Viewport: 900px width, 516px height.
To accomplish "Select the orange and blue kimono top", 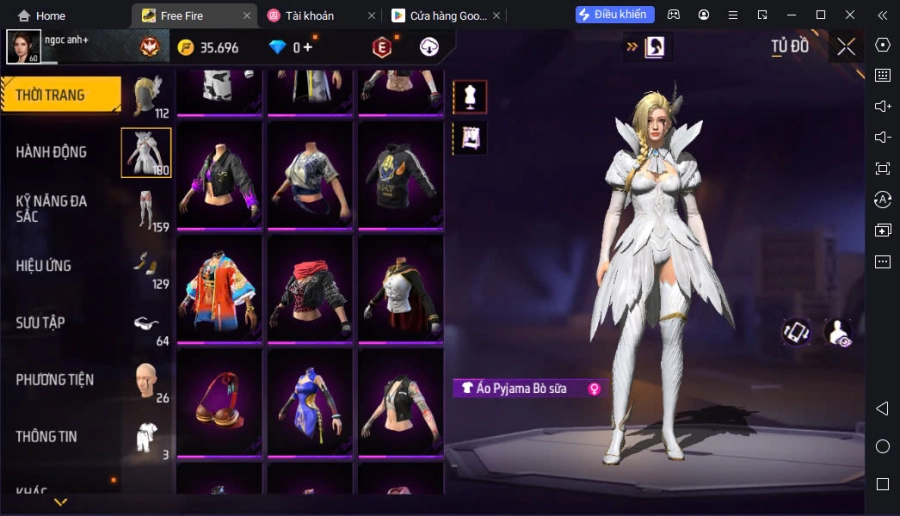I will [x=219, y=290].
